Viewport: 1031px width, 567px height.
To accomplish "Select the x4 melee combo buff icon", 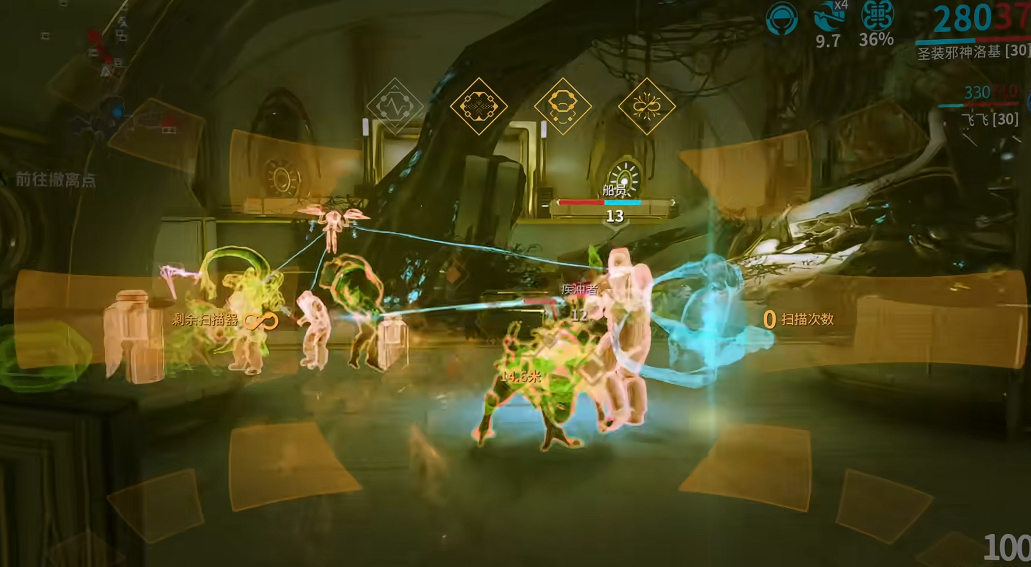I will click(x=828, y=16).
